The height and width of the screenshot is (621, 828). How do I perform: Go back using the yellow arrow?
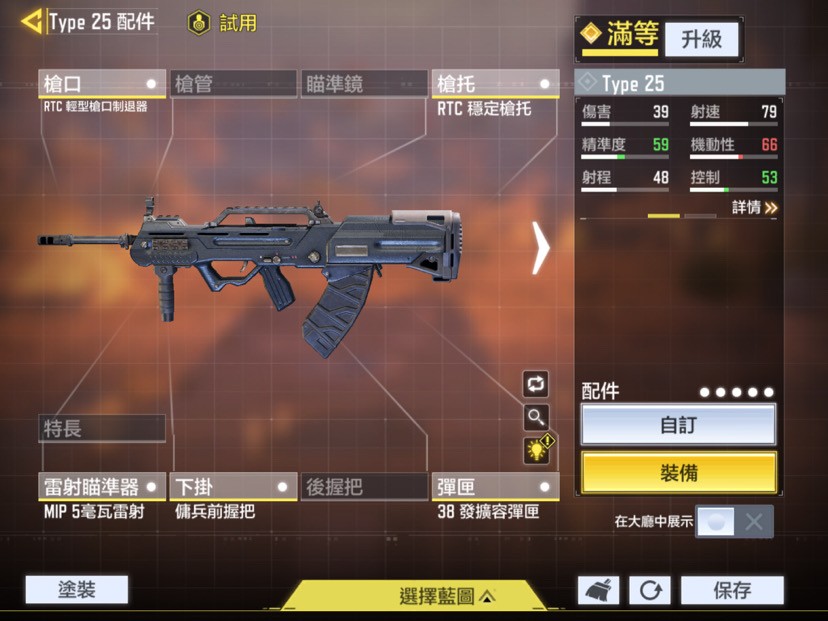pyautogui.click(x=32, y=21)
